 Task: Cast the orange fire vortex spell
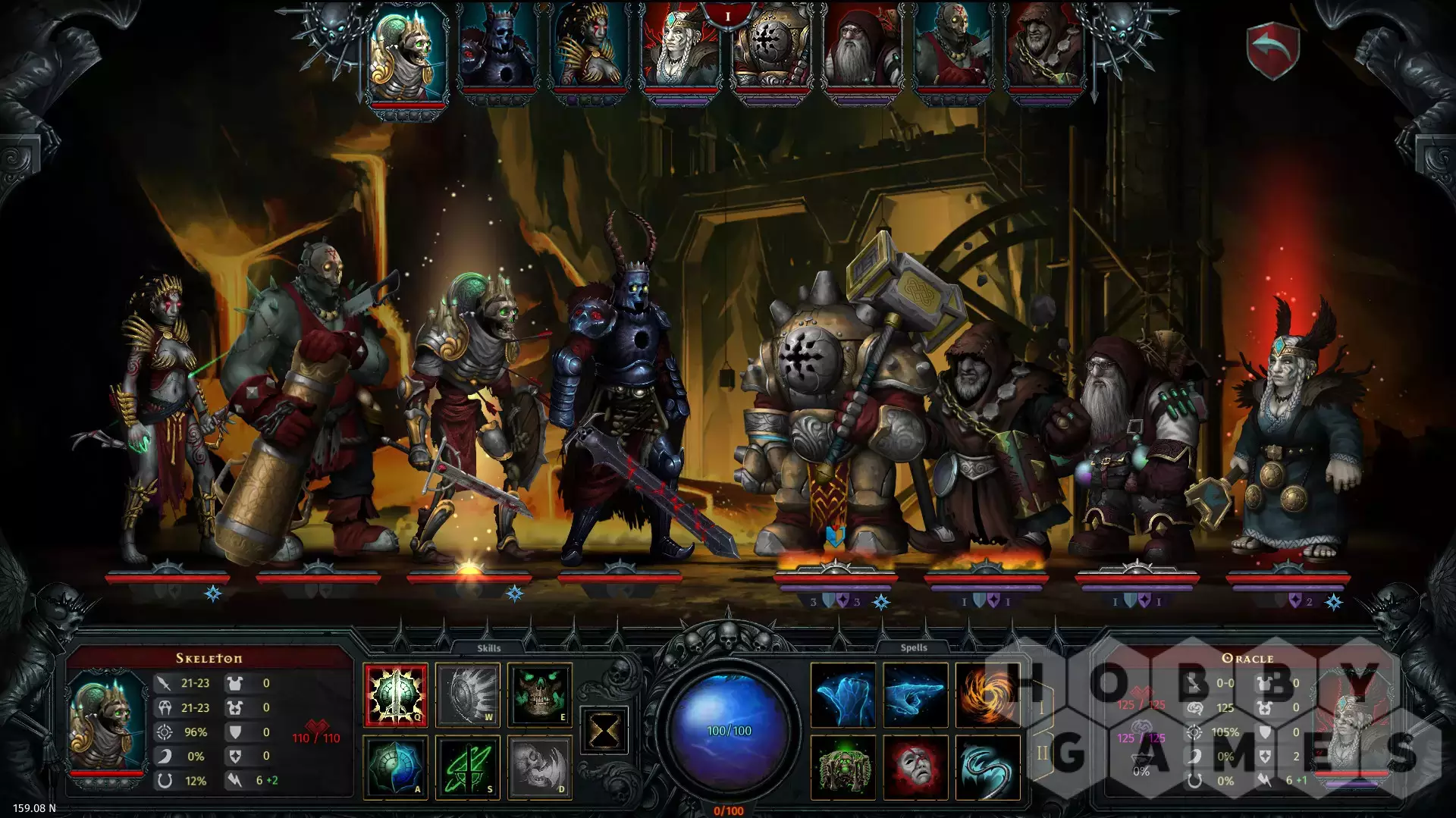[x=984, y=694]
